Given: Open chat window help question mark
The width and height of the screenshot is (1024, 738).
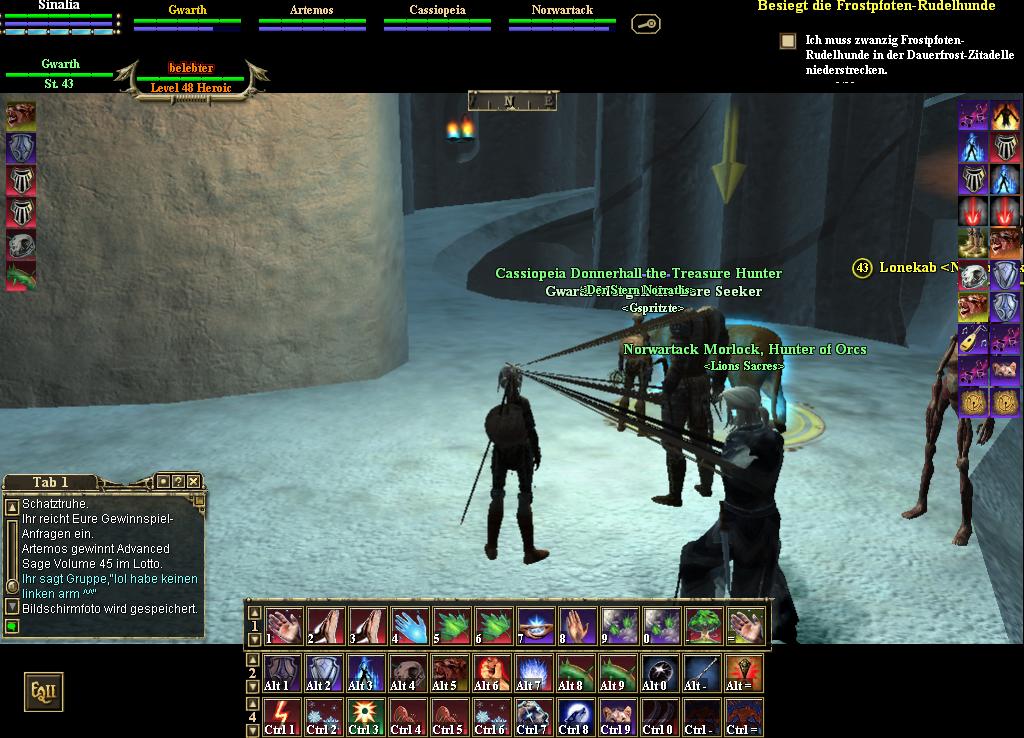Looking at the screenshot, I should coord(177,481).
